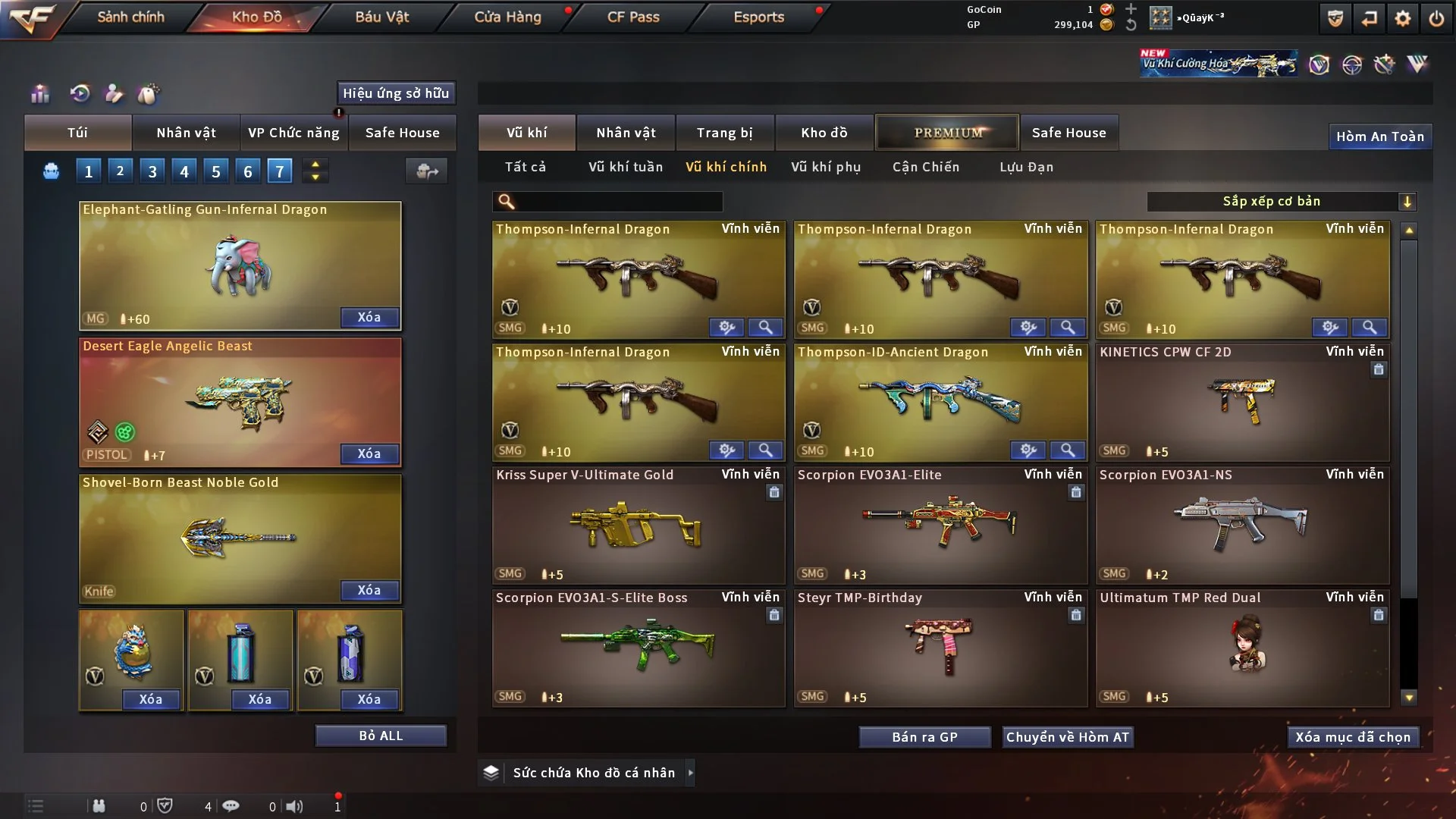Image resolution: width=1456 pixels, height=819 pixels.
Task: Go to the Cửa Hàng shop
Action: [507, 17]
